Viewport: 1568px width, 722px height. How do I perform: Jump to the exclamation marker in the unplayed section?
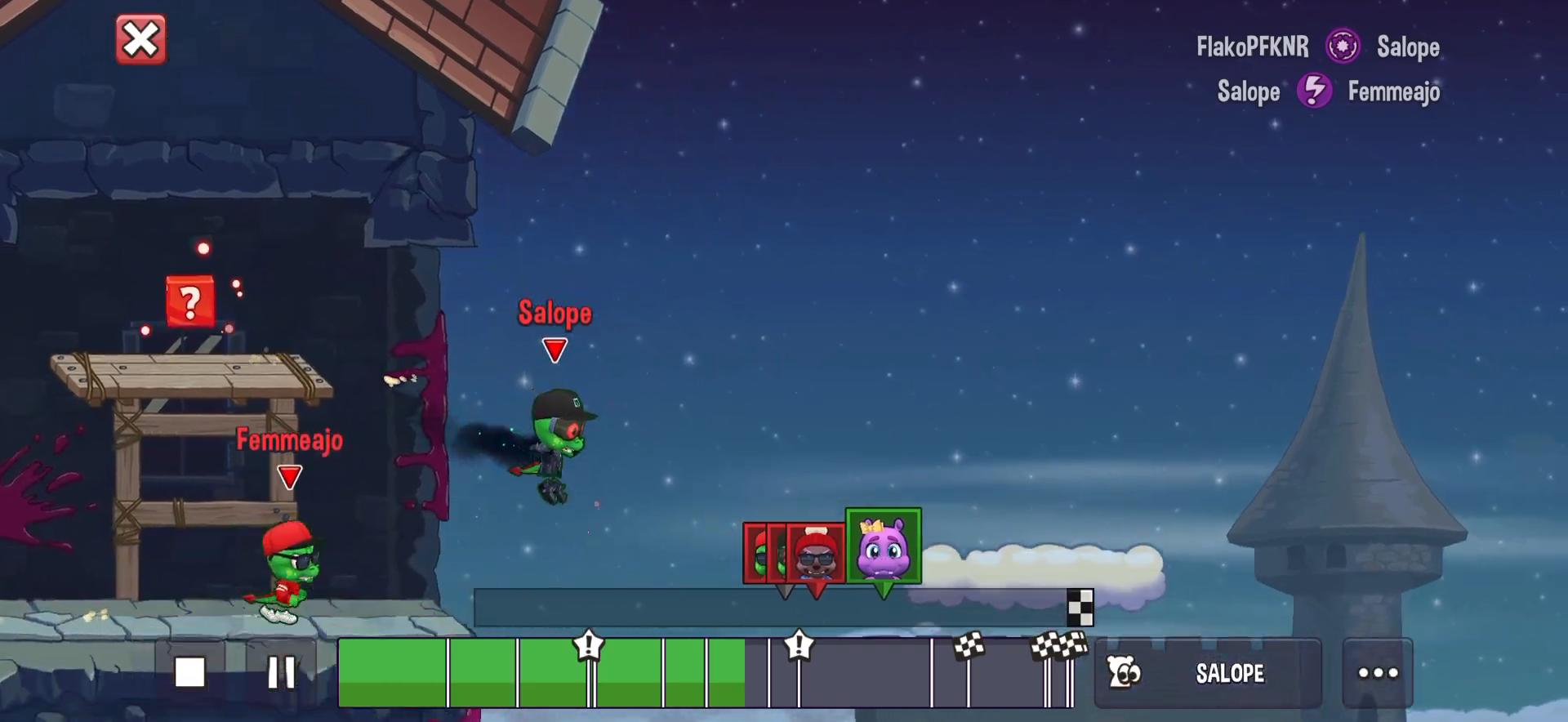point(799,647)
